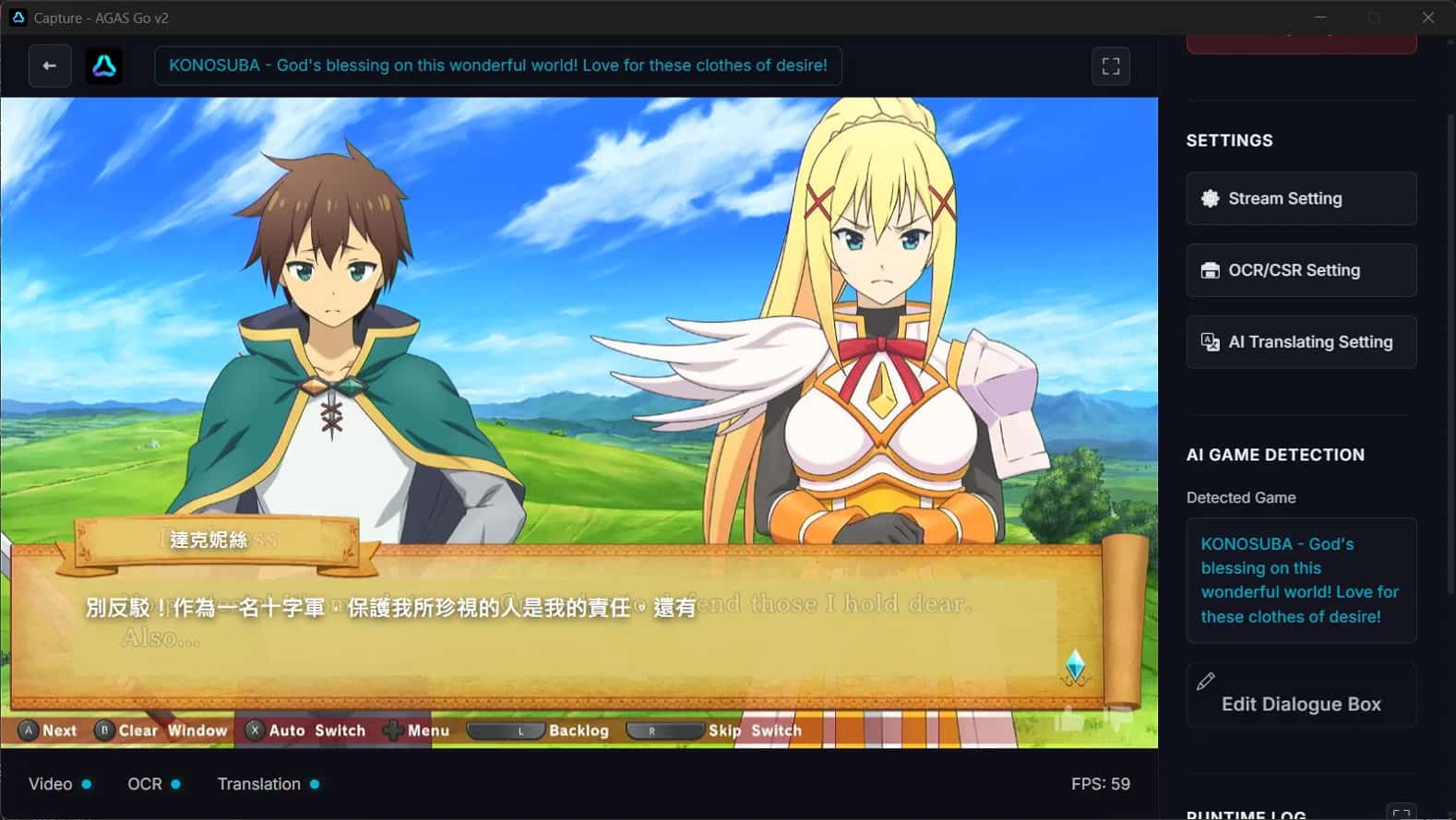The image size is (1456, 820).
Task: Toggle the OCR status indicator
Action: [177, 783]
